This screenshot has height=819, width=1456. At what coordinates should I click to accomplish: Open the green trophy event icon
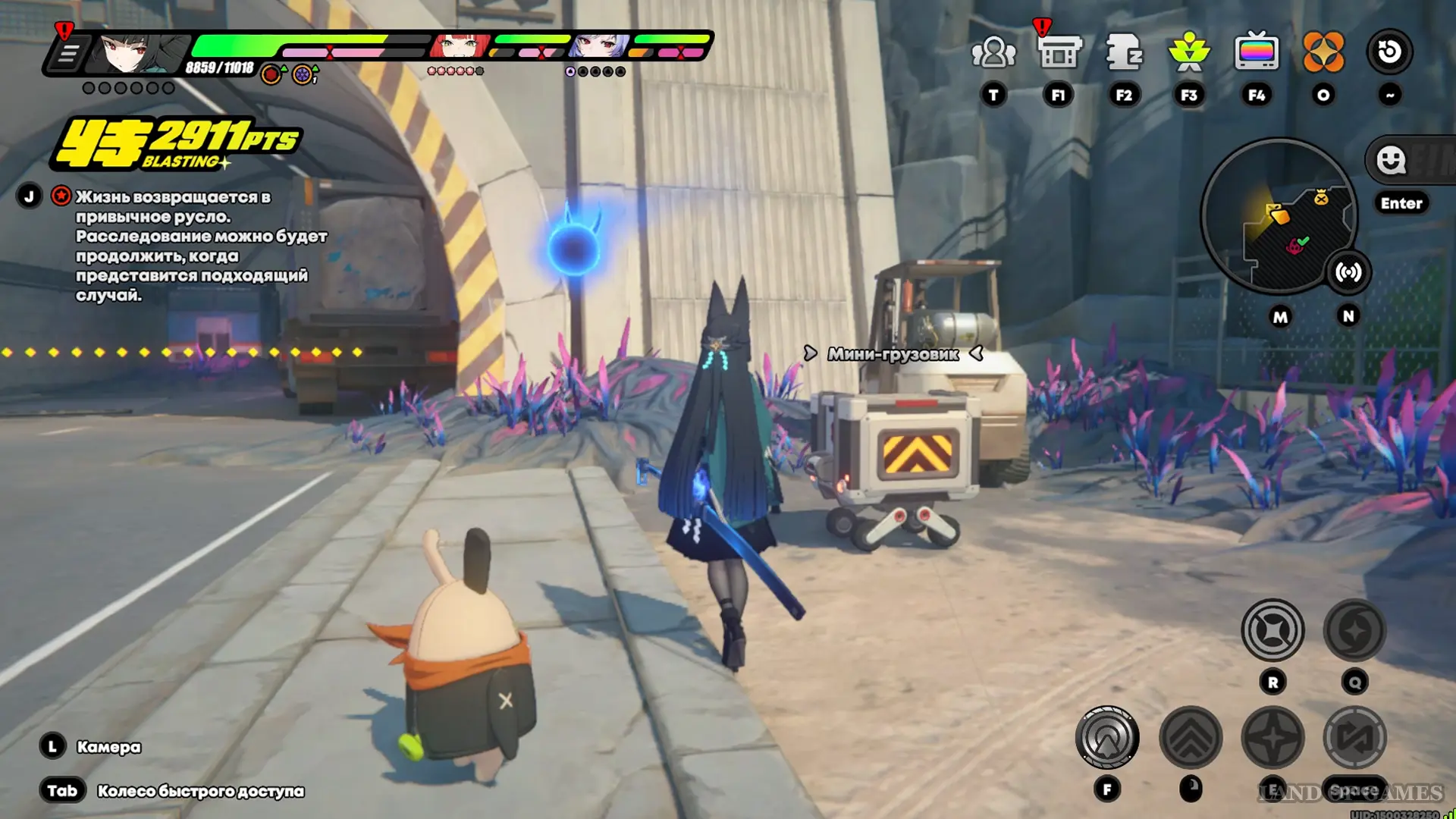1189,53
